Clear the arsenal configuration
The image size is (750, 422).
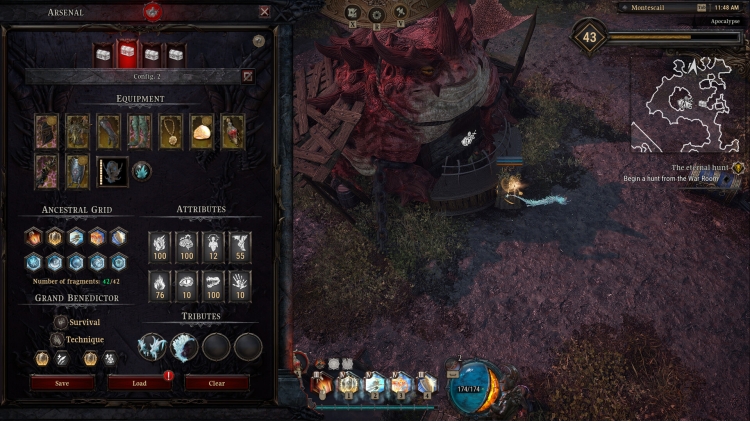(x=216, y=382)
